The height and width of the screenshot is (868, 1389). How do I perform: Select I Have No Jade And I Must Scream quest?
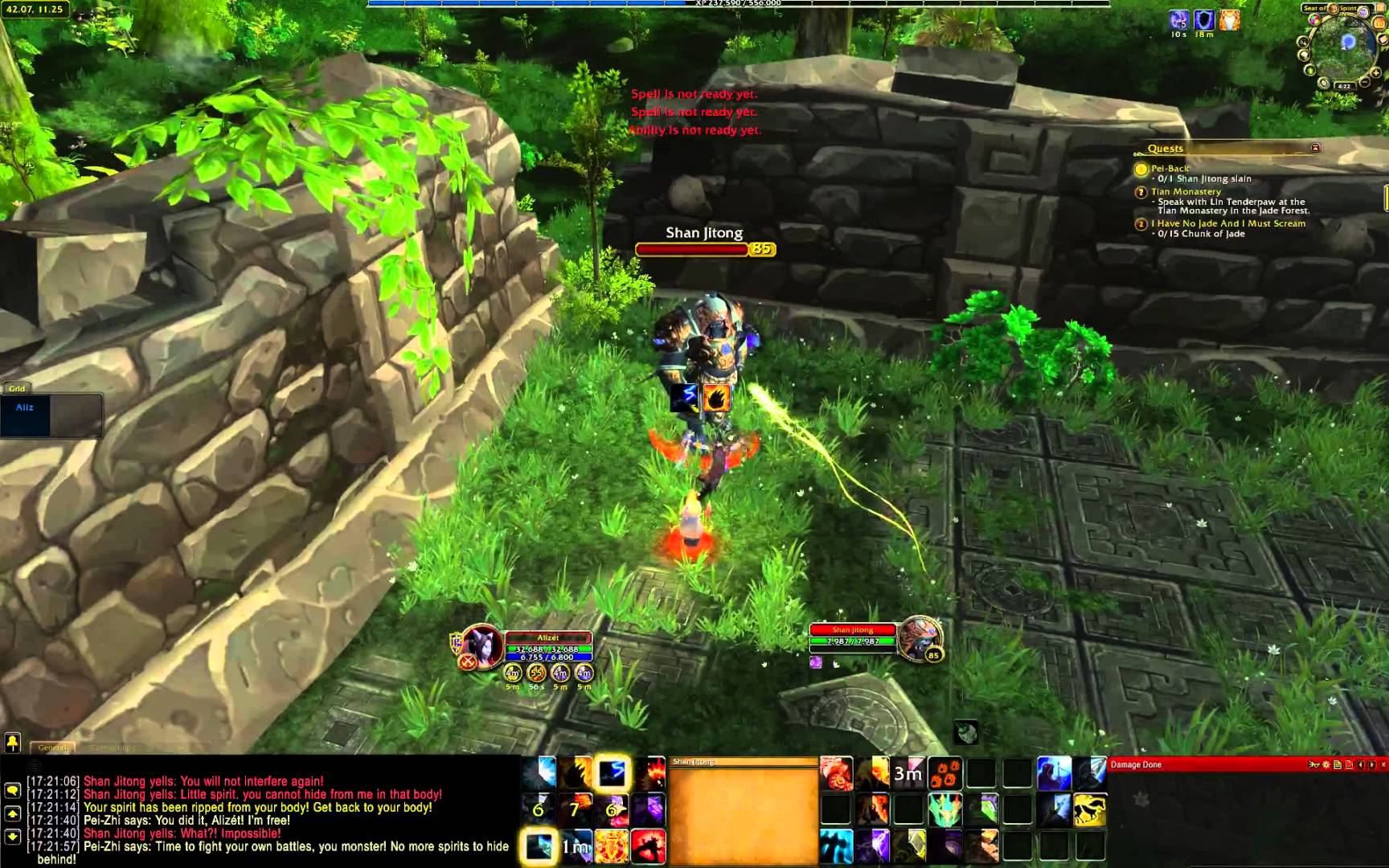[1227, 223]
